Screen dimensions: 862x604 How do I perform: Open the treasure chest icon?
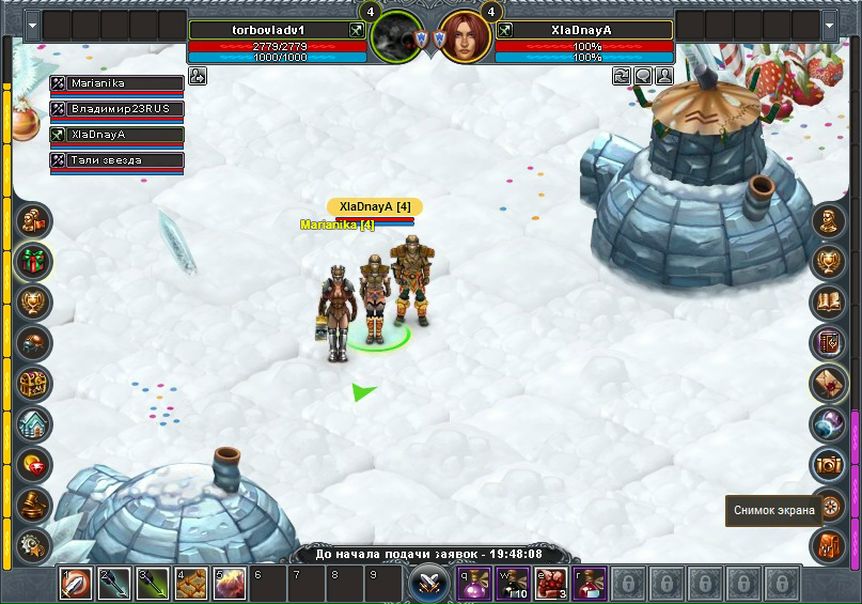point(34,383)
